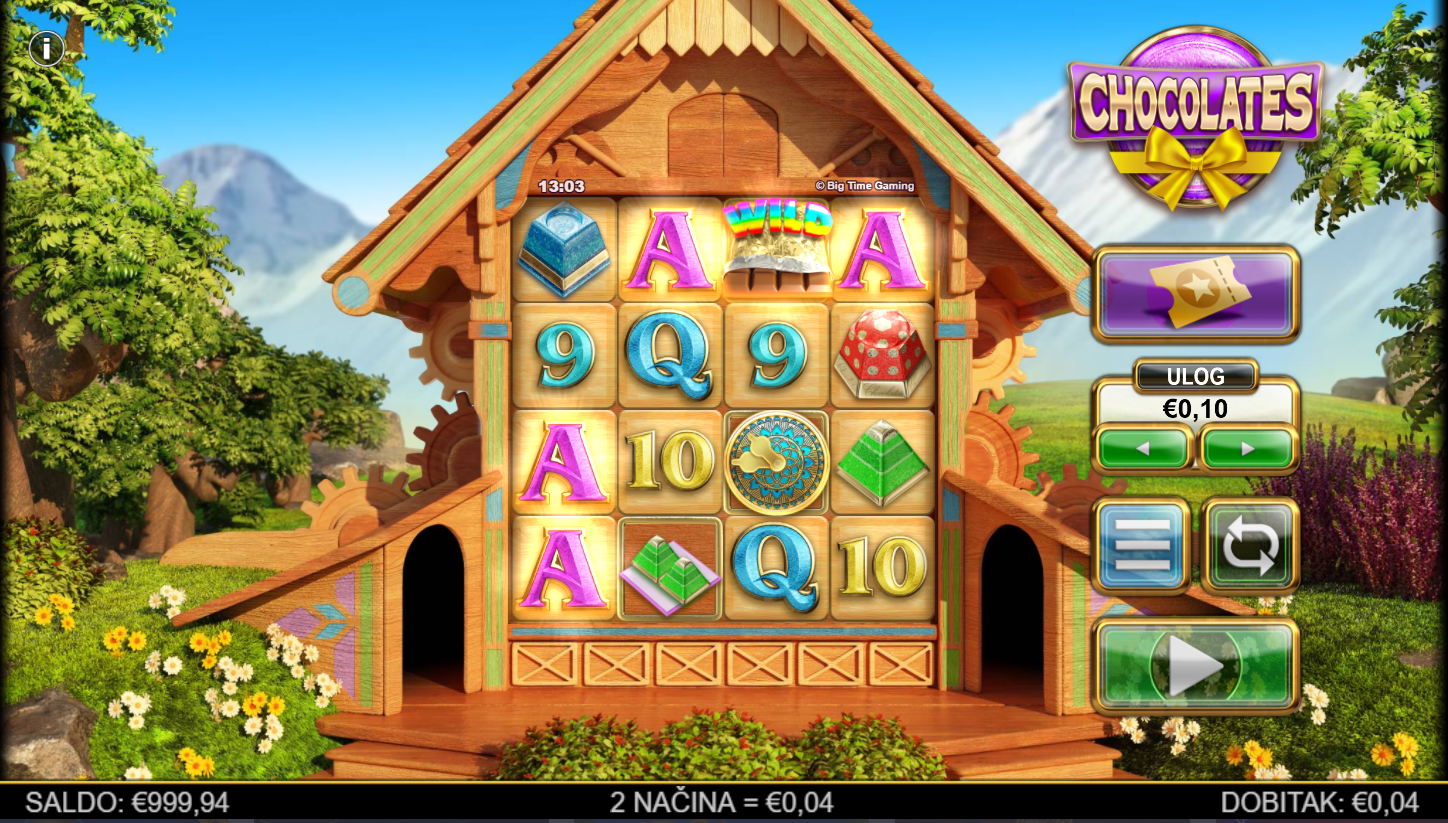Viewport: 1448px width, 823px height.
Task: Open the game info page
Action: pyautogui.click(x=46, y=48)
